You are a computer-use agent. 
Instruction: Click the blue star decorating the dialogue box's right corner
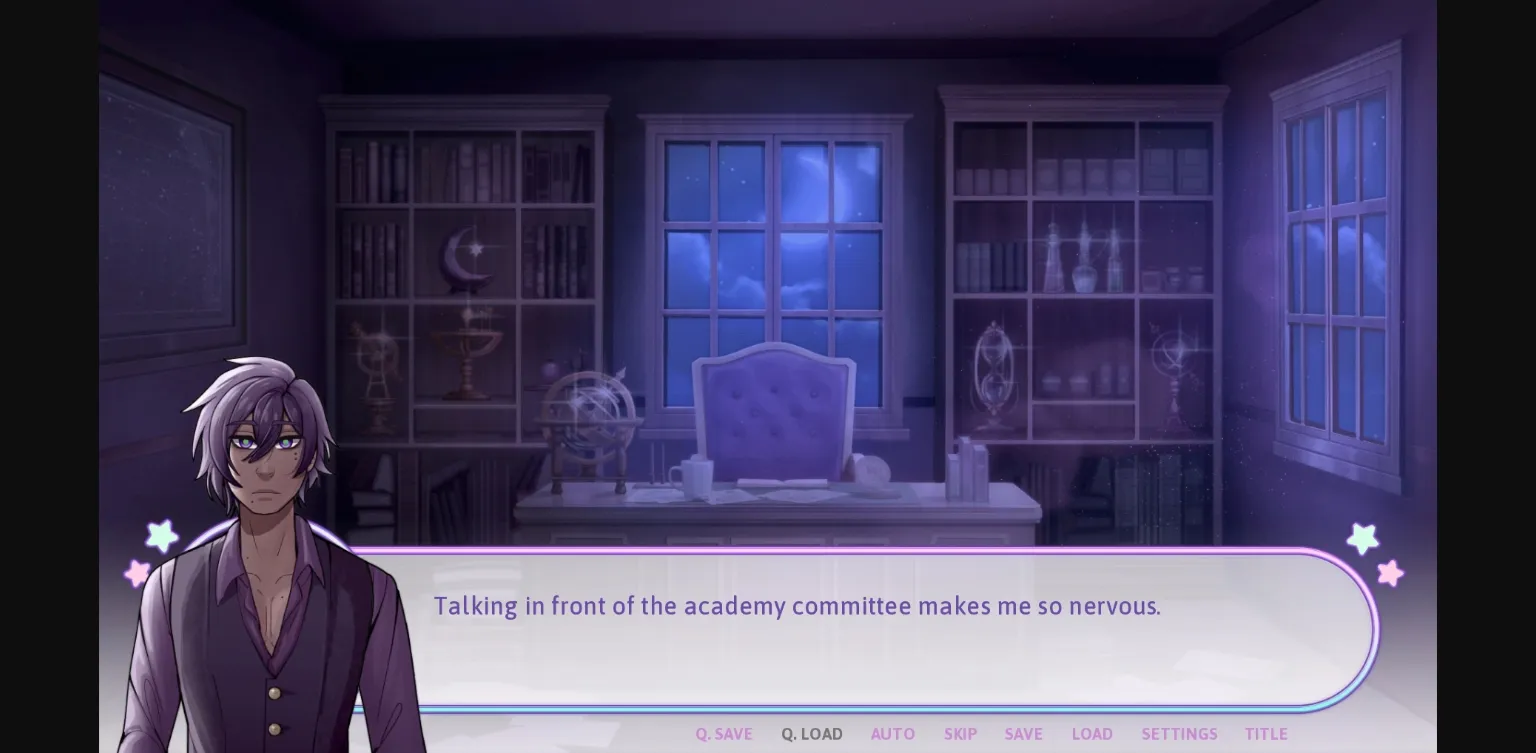tap(1363, 538)
